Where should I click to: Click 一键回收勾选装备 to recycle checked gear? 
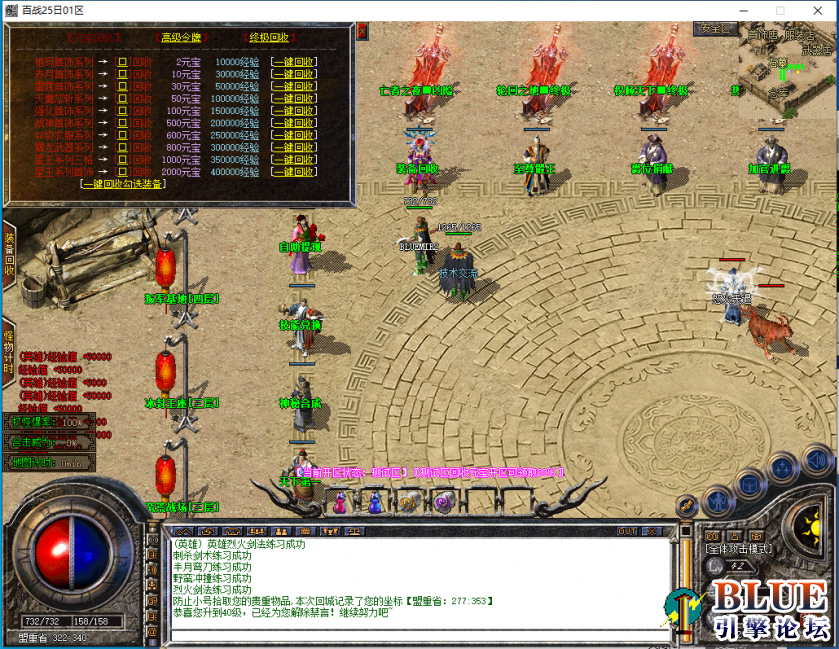[x=124, y=184]
